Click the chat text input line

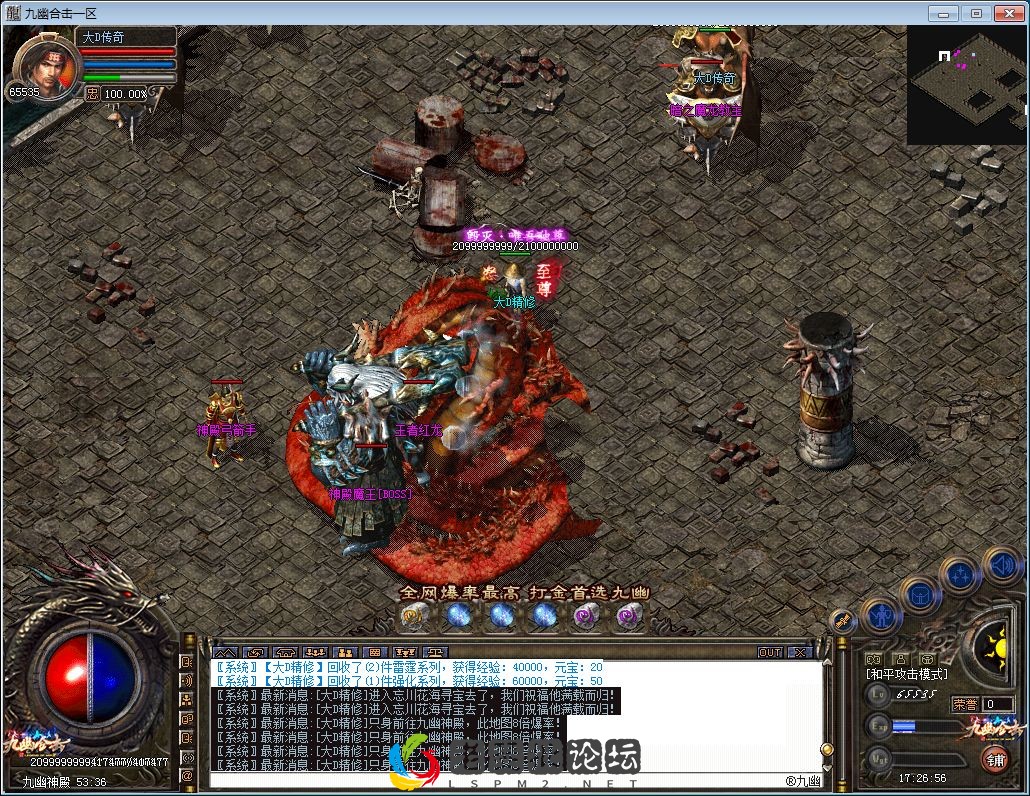coord(500,780)
